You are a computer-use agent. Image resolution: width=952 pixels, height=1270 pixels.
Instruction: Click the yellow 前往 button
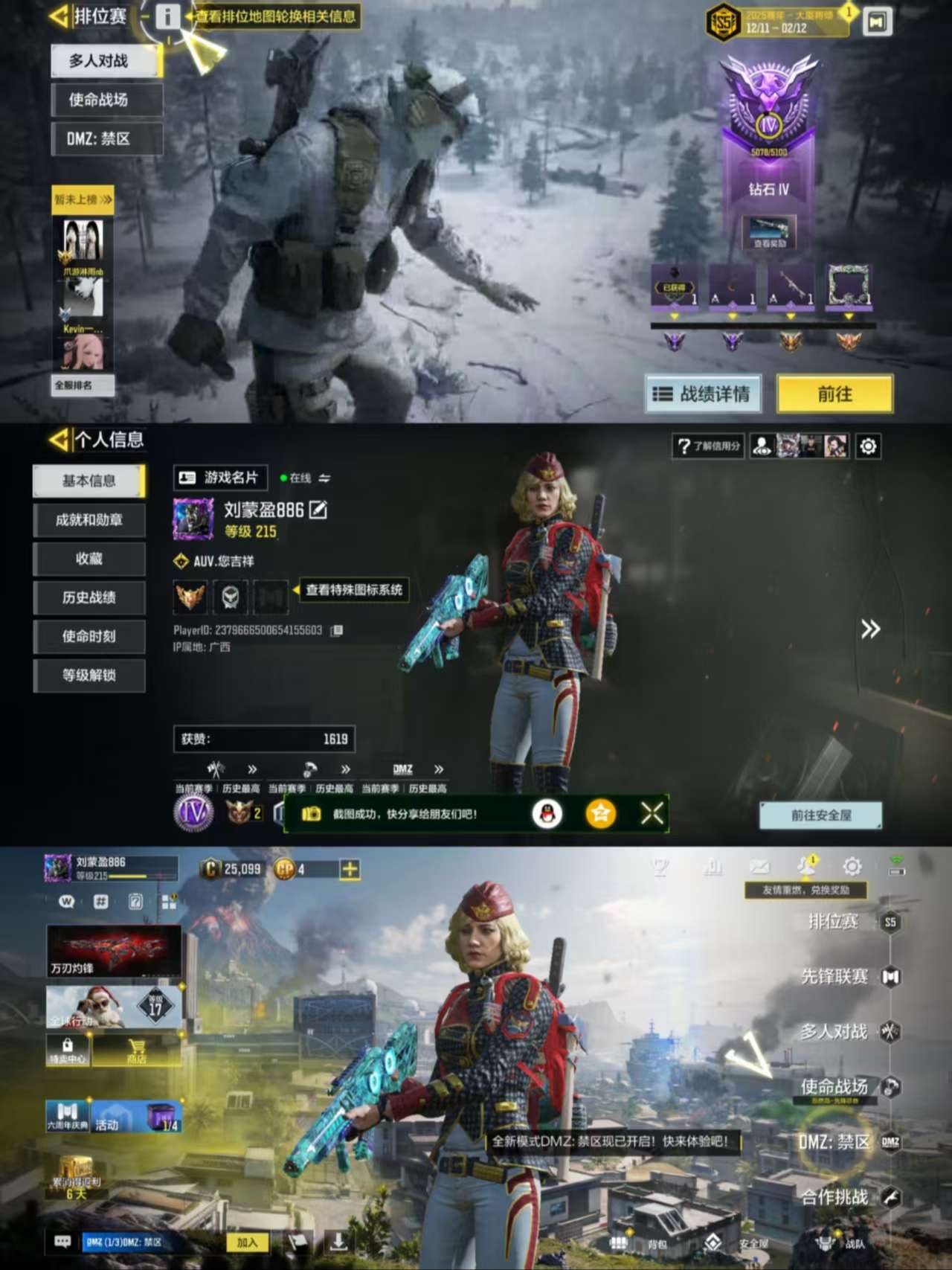tap(834, 394)
